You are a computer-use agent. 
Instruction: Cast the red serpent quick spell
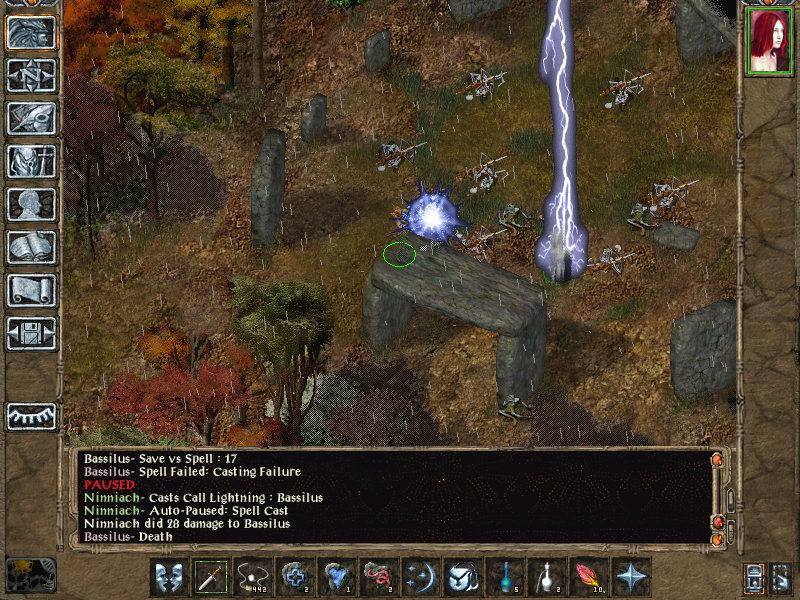(x=379, y=577)
